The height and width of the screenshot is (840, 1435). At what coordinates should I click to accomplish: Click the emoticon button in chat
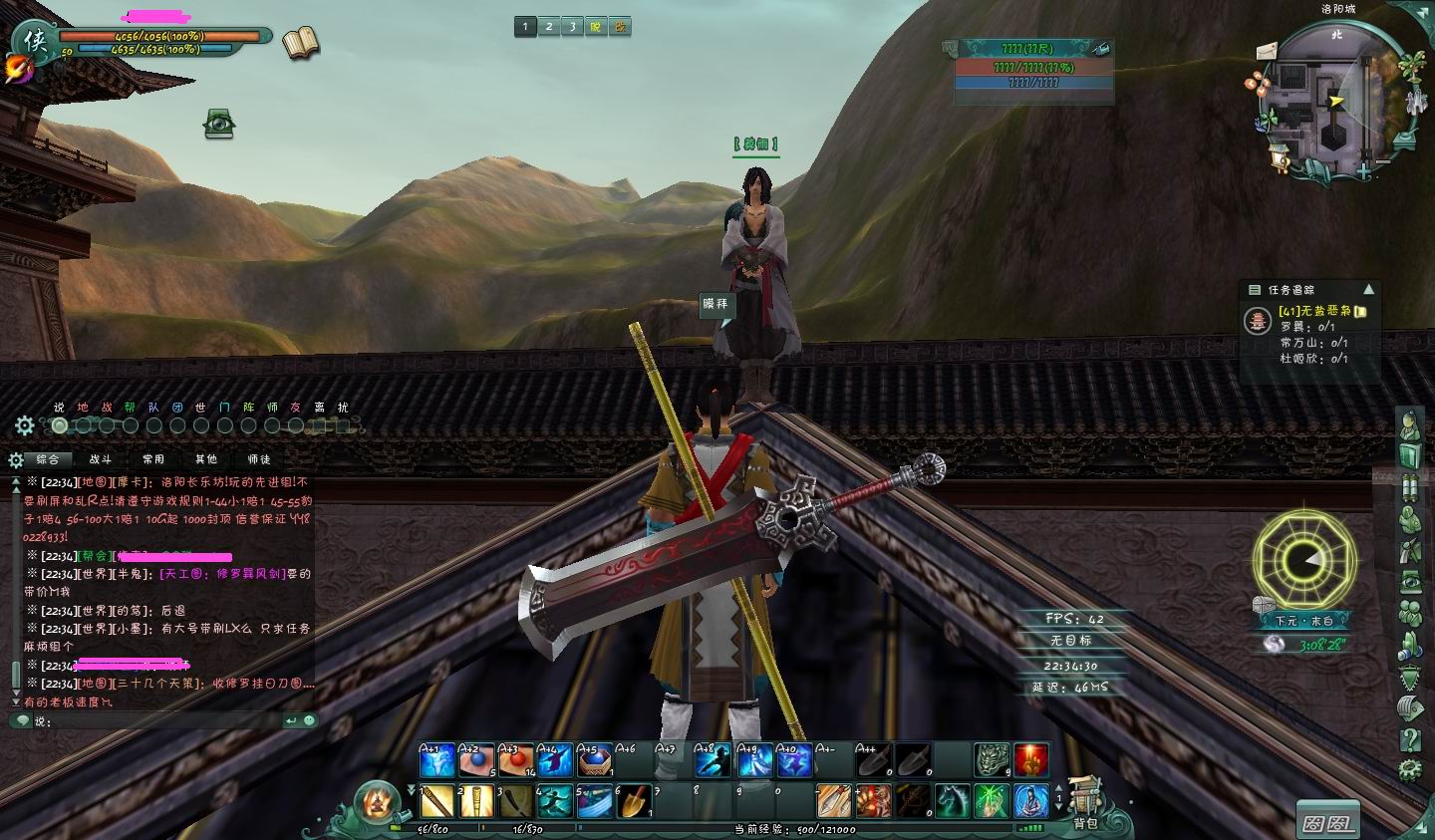pos(309,720)
